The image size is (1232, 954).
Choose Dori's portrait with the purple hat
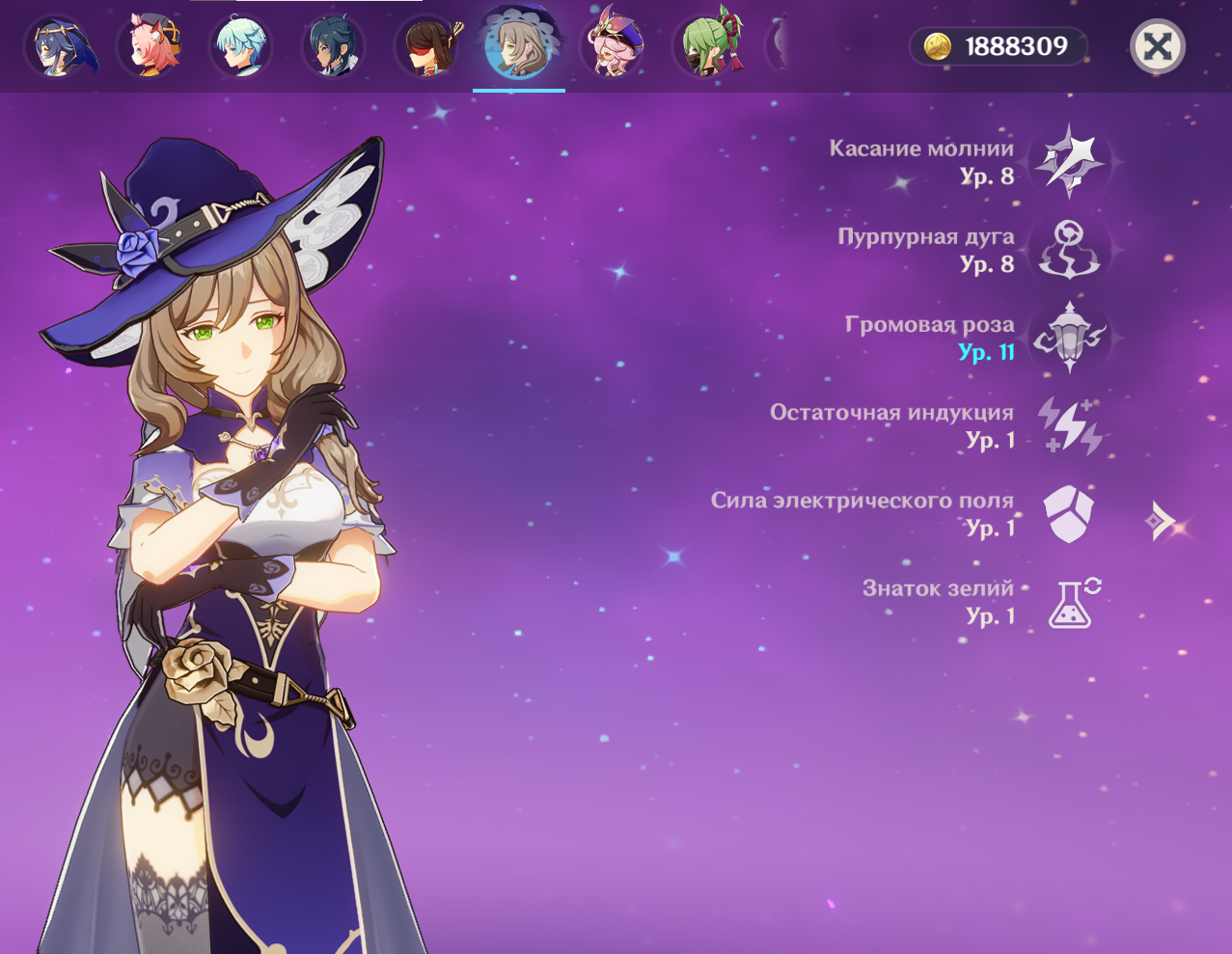point(612,46)
